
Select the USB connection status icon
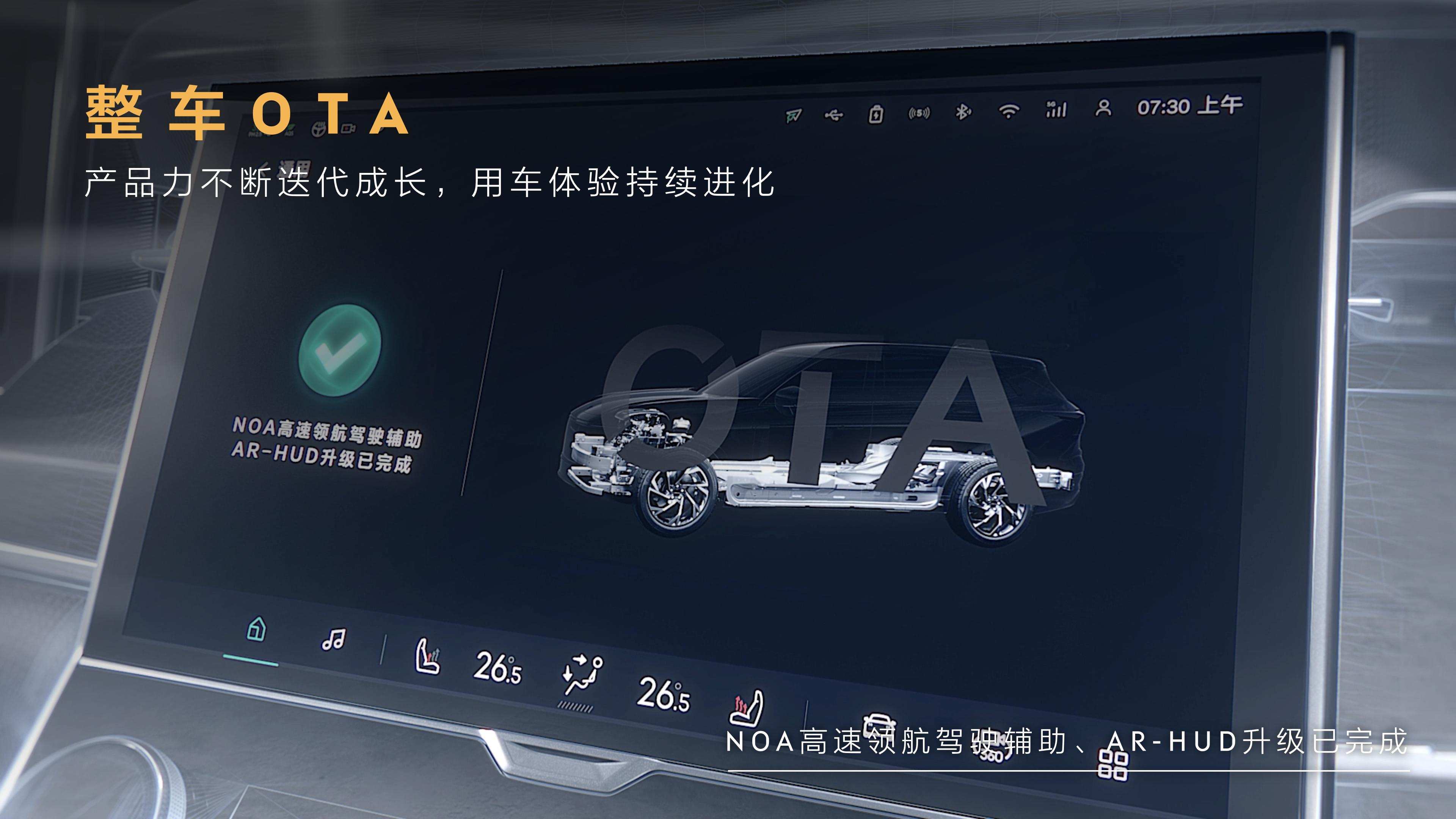pos(834,115)
